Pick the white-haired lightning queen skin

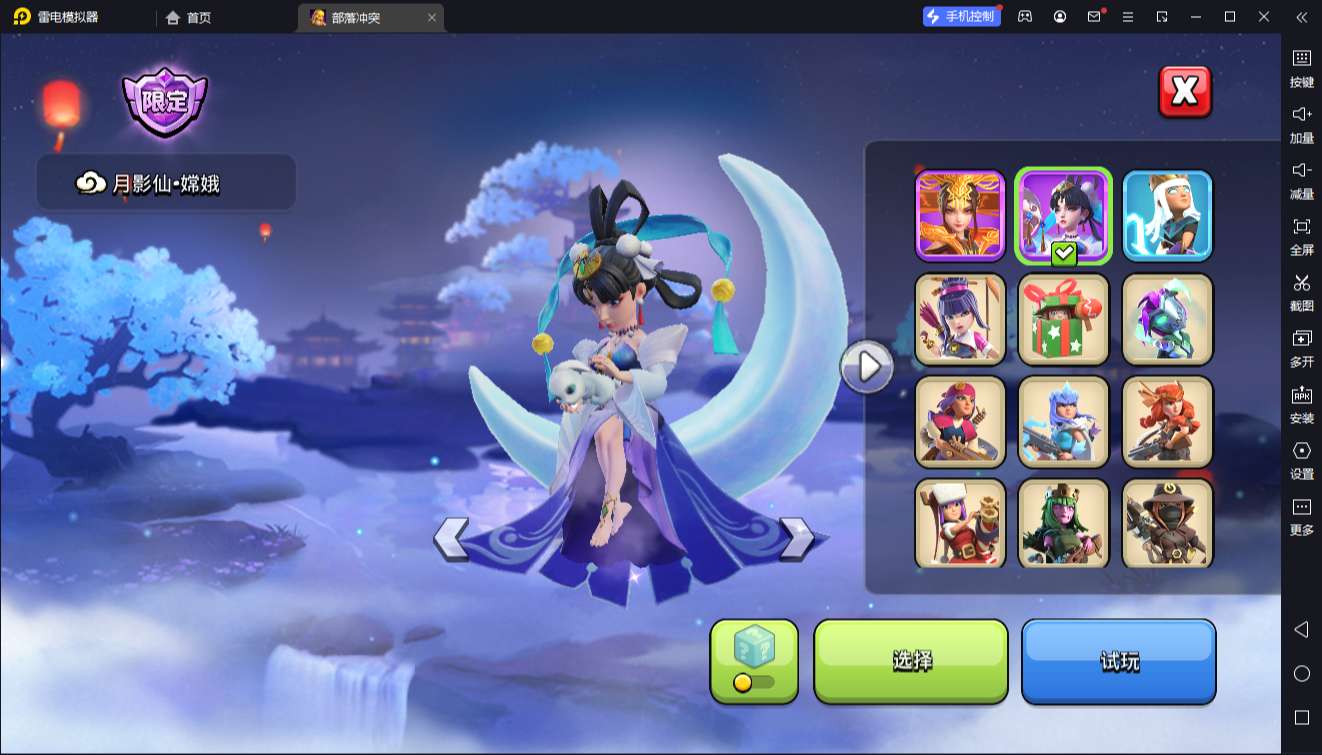click(1167, 215)
